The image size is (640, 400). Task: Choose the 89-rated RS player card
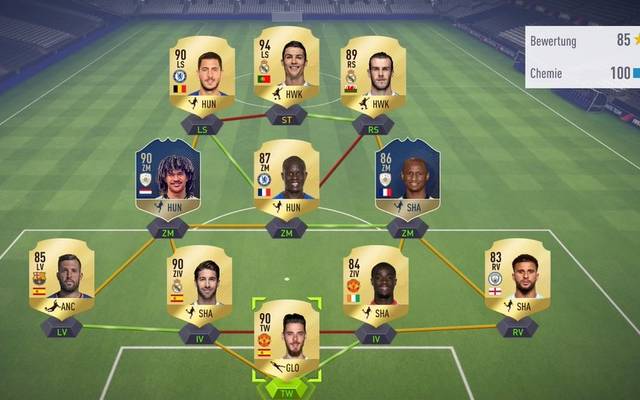point(372,72)
